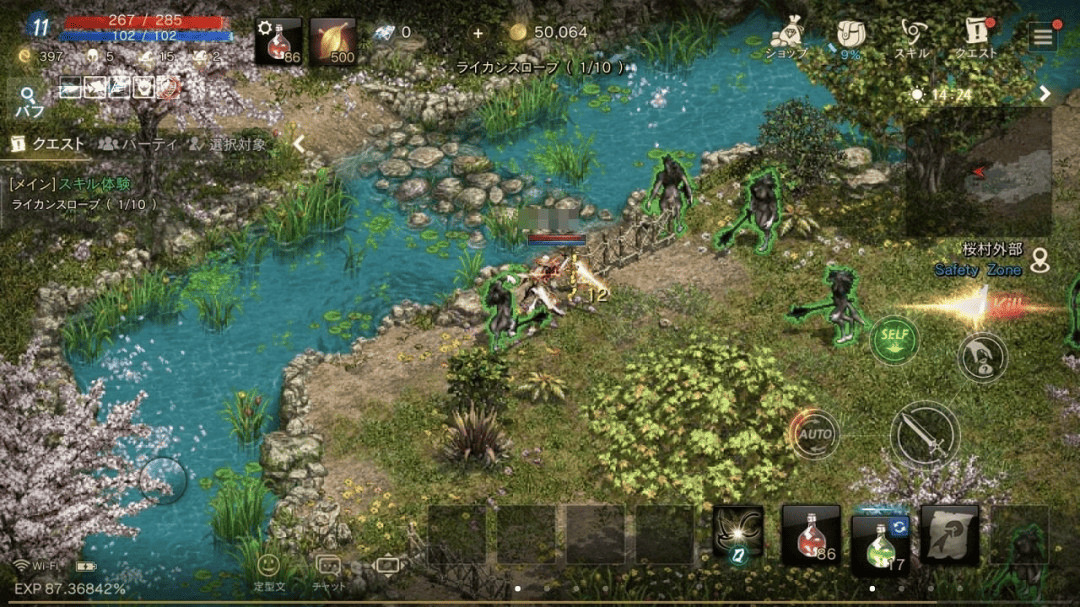This screenshot has width=1080, height=607.
Task: Activate the SELF target button
Action: 893,340
